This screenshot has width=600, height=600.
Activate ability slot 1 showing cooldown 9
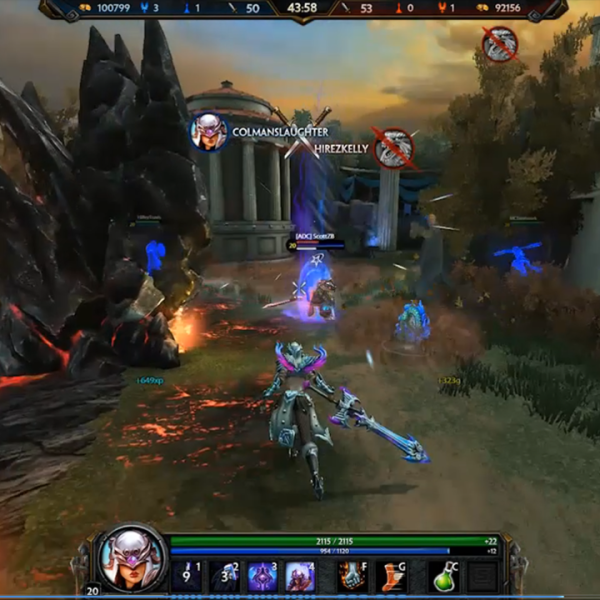(186, 576)
